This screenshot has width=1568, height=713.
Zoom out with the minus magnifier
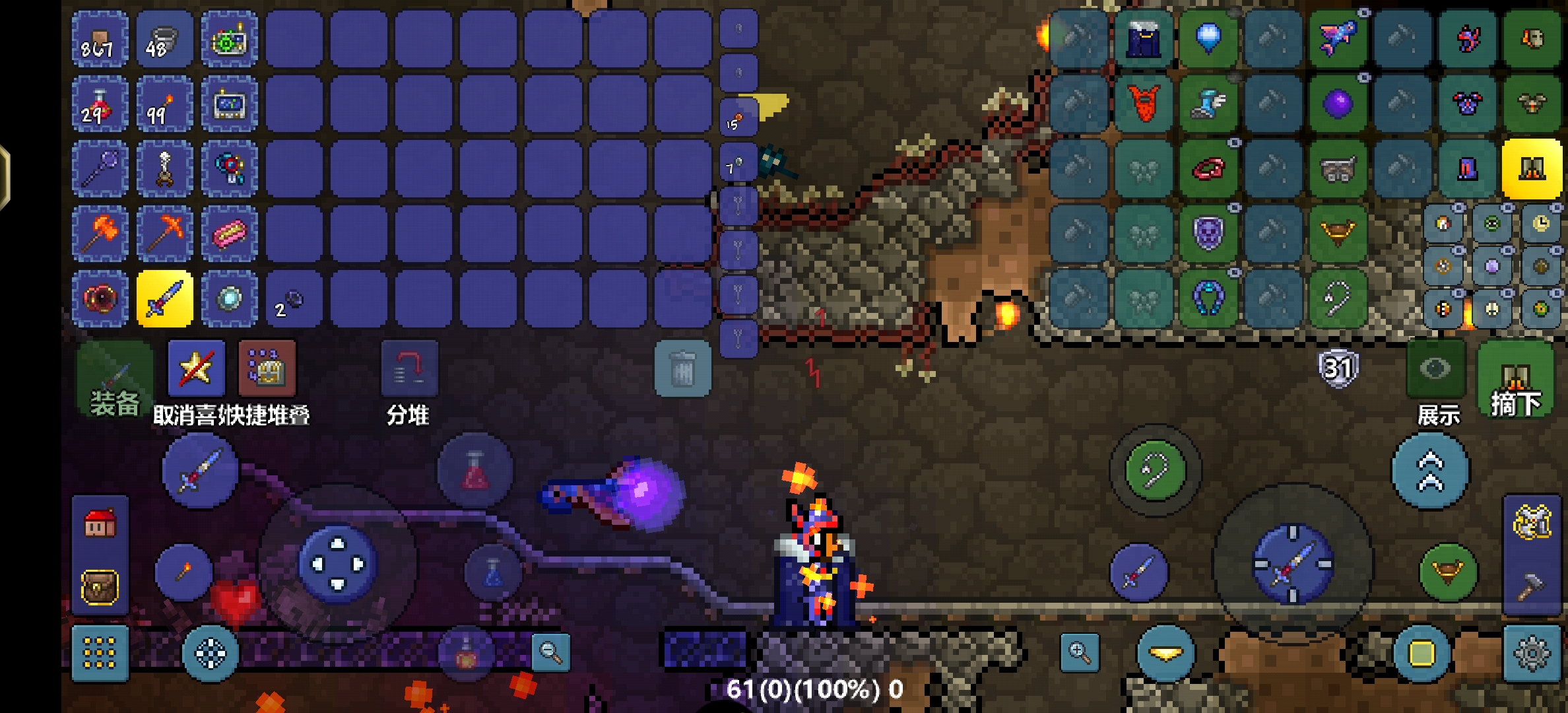[x=550, y=653]
